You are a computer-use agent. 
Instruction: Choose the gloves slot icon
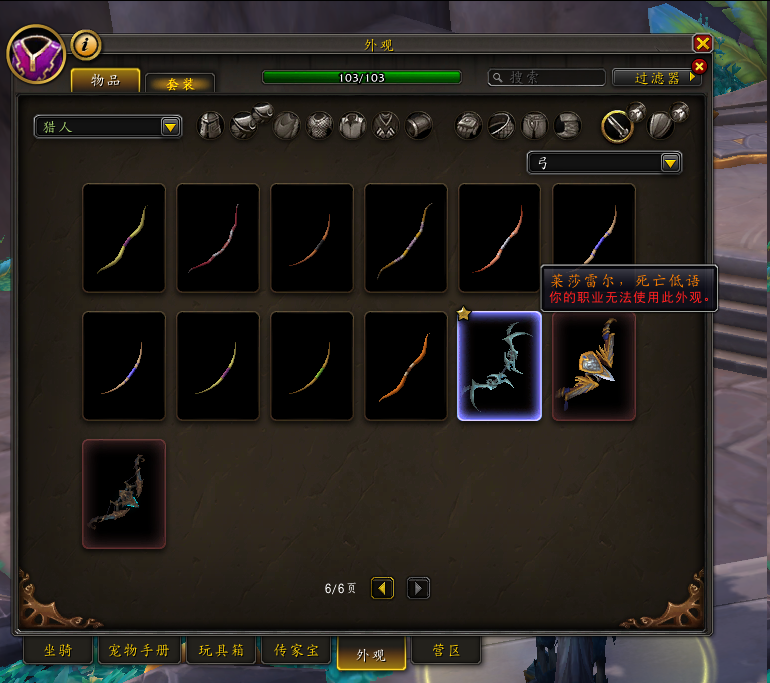pyautogui.click(x=469, y=125)
